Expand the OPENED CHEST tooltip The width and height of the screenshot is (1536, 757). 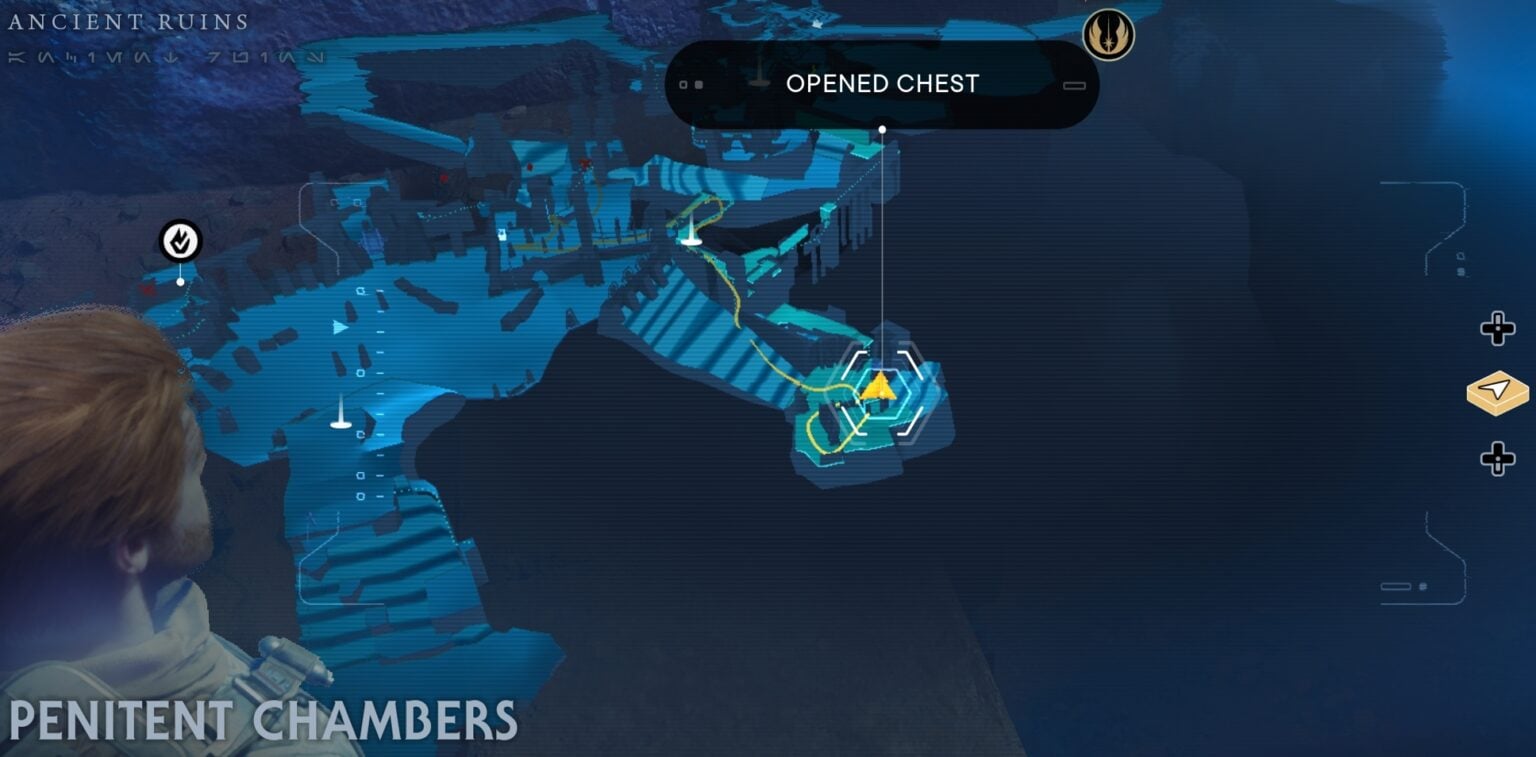click(1077, 85)
